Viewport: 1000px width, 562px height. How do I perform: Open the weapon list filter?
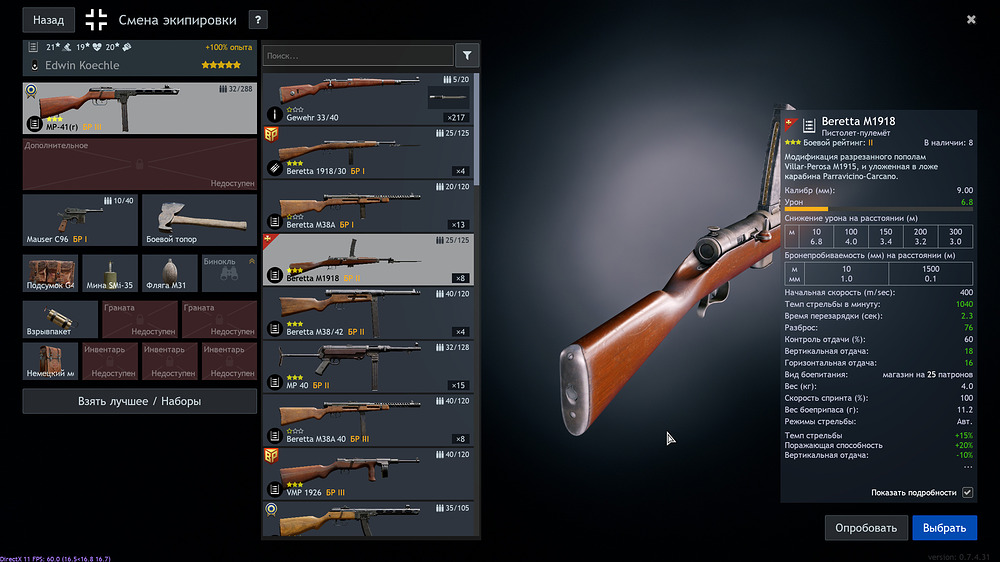(466, 56)
